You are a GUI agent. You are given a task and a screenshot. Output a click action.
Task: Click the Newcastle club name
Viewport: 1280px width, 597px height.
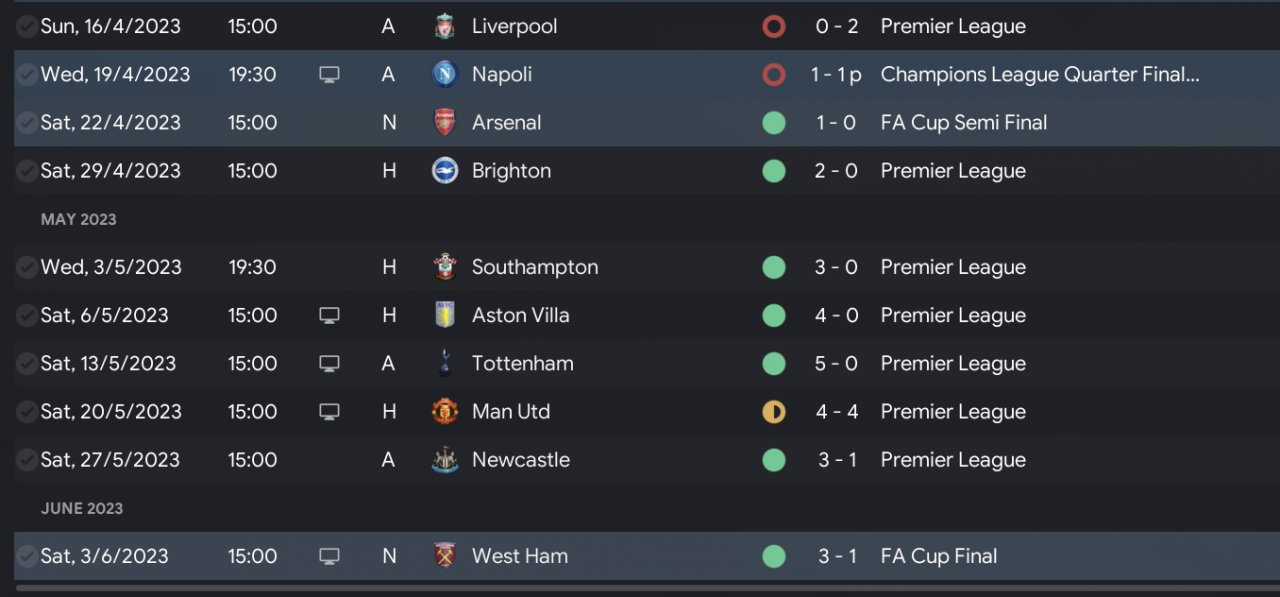(x=520, y=460)
